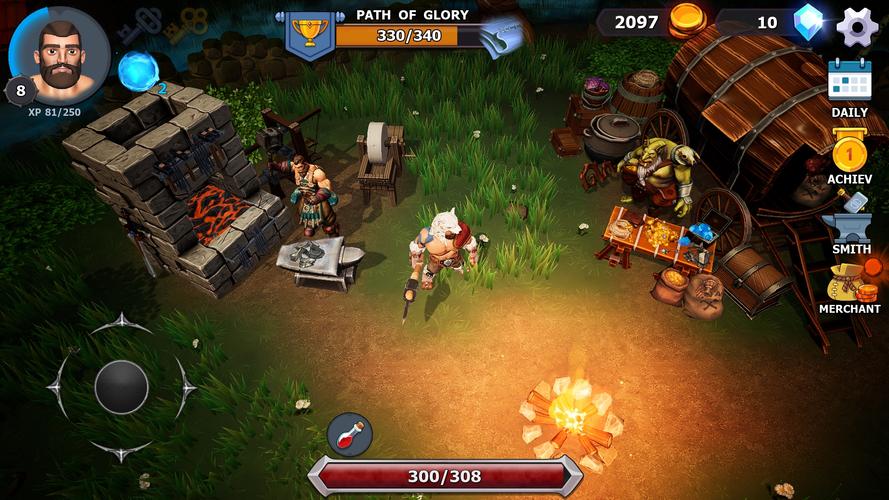This screenshot has height=500, width=889.
Task: Tap the blue energy orb icon
Action: (x=137, y=71)
